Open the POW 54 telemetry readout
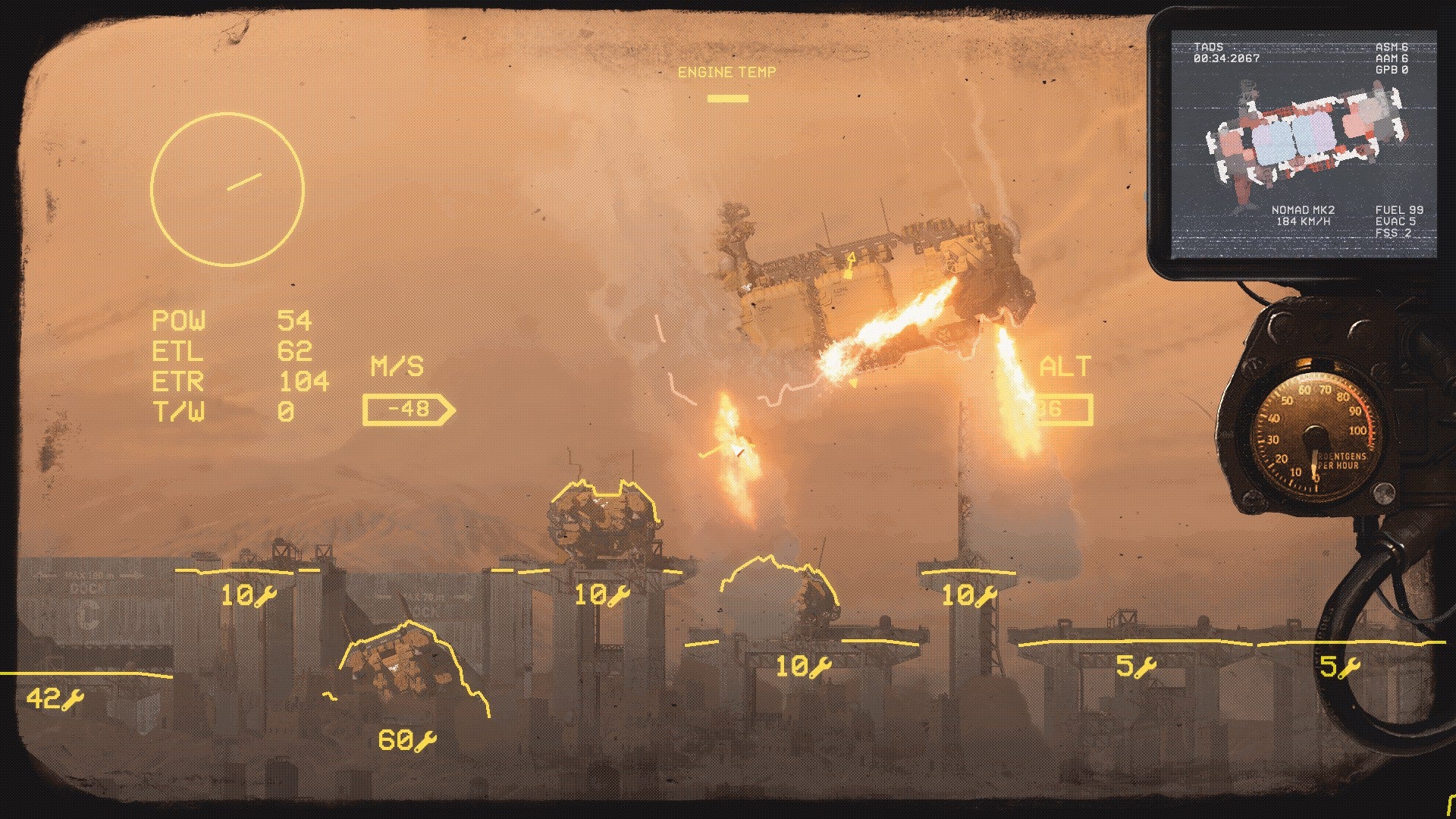 227,320
